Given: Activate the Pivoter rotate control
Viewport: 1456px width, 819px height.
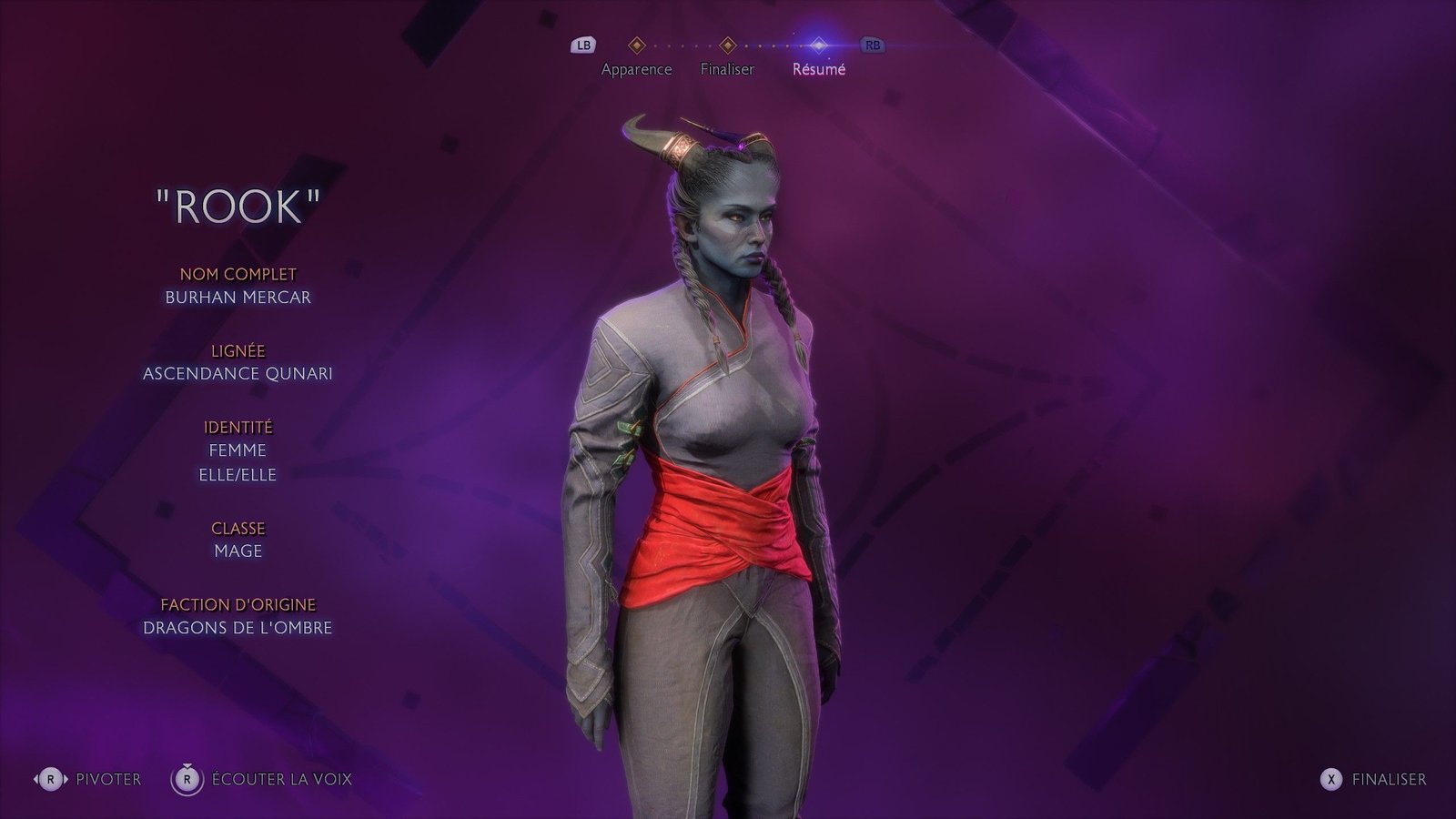Looking at the screenshot, I should pyautogui.click(x=88, y=779).
